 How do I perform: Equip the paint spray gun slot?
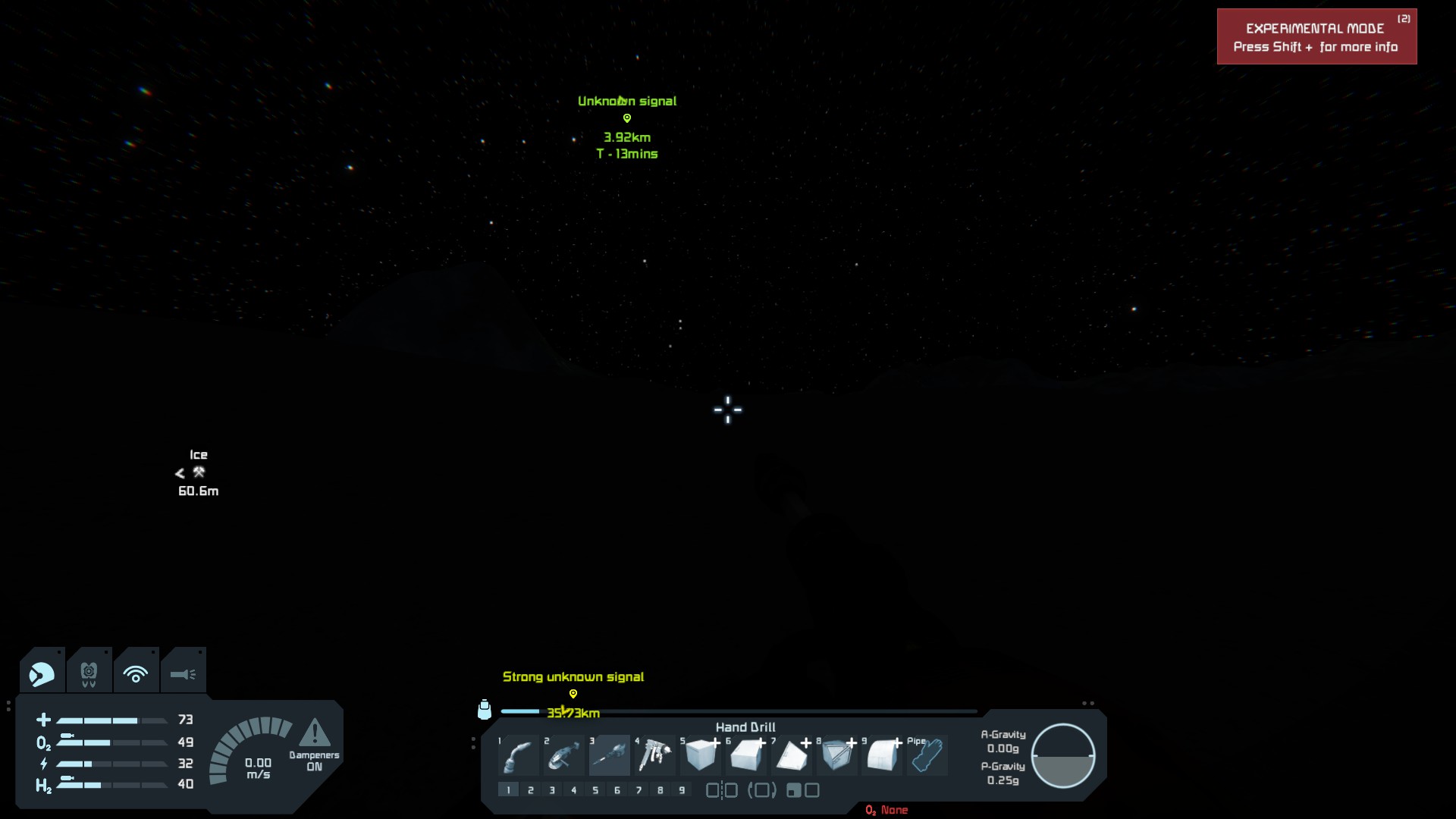[655, 755]
